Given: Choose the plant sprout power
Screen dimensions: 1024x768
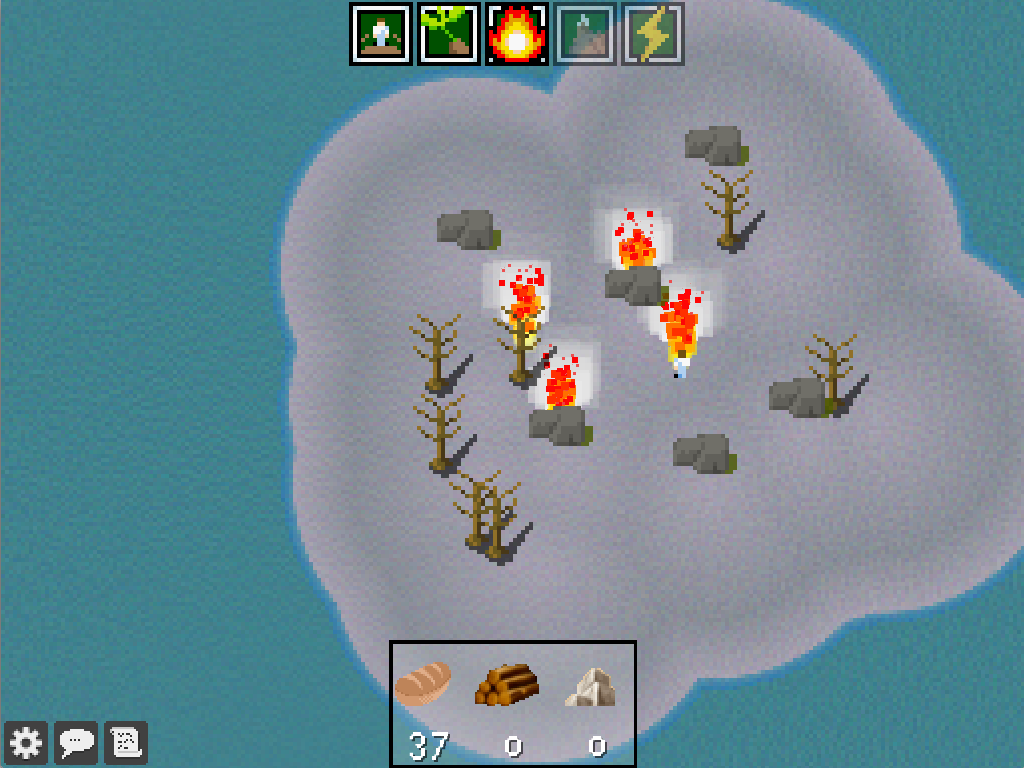Looking at the screenshot, I should (449, 34).
